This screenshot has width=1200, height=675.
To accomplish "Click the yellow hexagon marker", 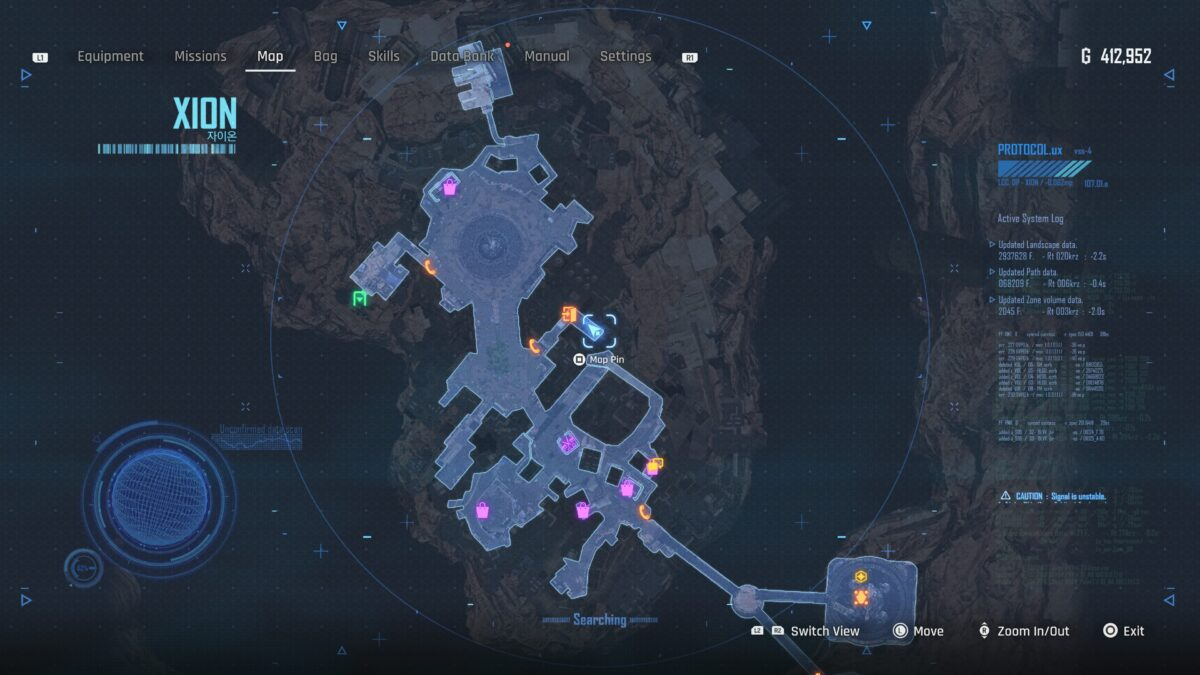I will 861,577.
